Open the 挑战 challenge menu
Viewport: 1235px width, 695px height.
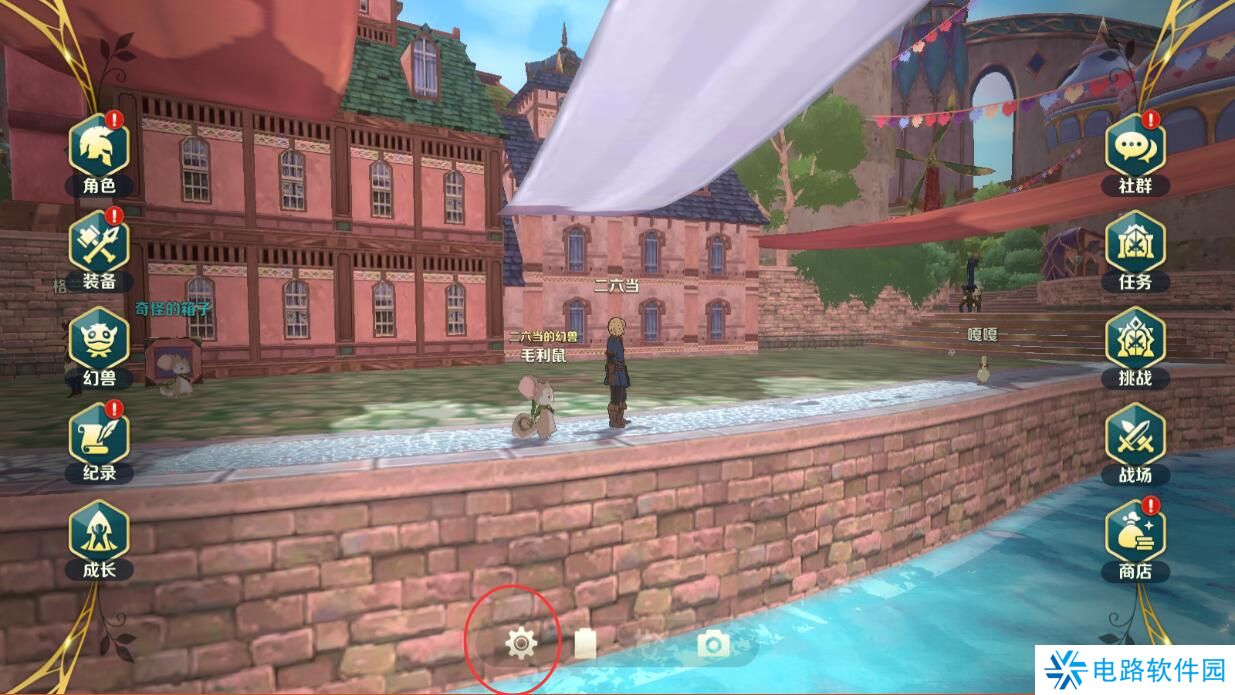(x=1135, y=340)
